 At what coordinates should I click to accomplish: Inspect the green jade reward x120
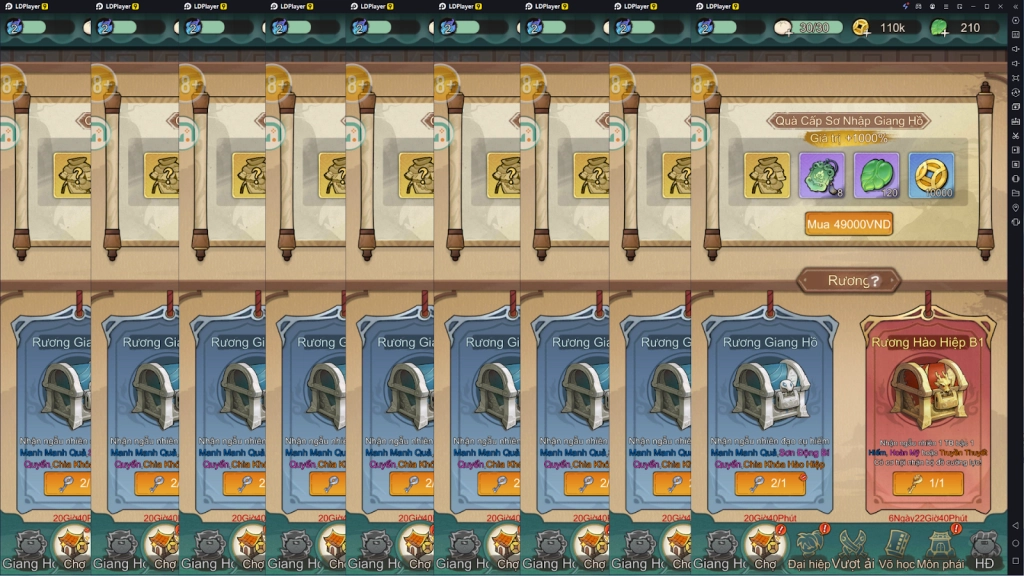point(876,175)
